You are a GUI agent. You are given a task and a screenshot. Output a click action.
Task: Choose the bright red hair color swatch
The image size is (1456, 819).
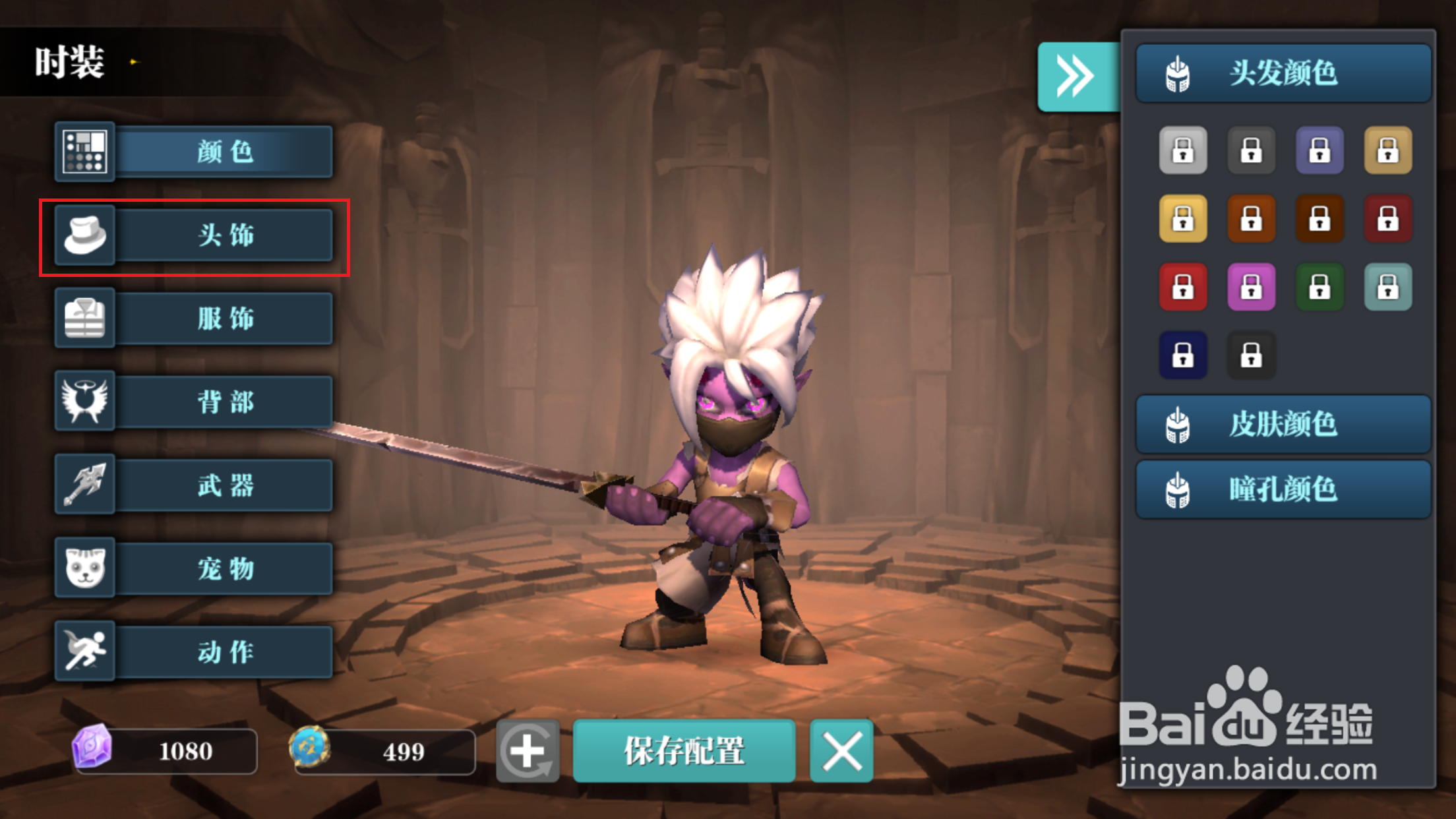click(x=1183, y=287)
